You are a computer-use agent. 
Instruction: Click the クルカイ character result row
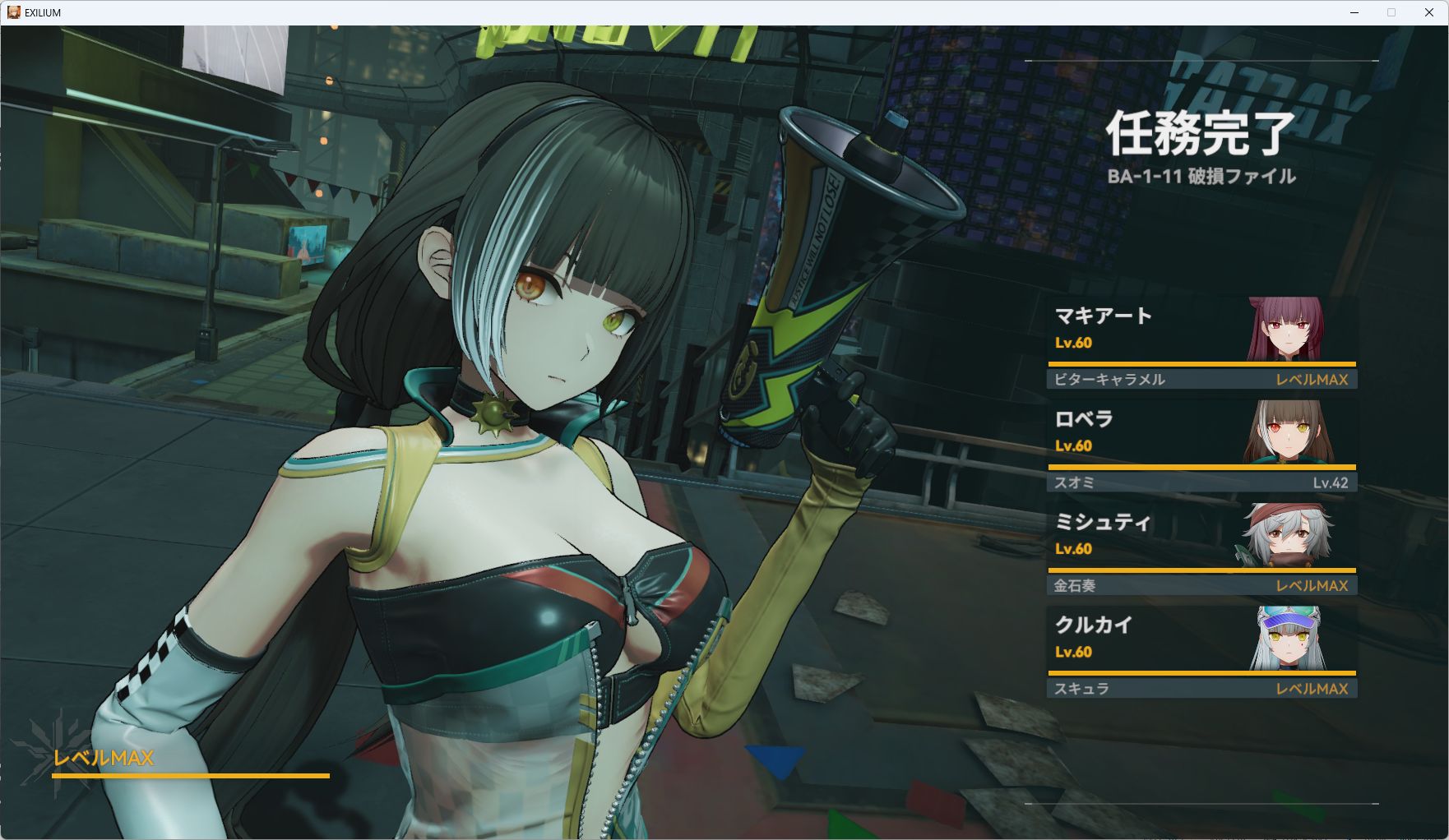pyautogui.click(x=1201, y=639)
